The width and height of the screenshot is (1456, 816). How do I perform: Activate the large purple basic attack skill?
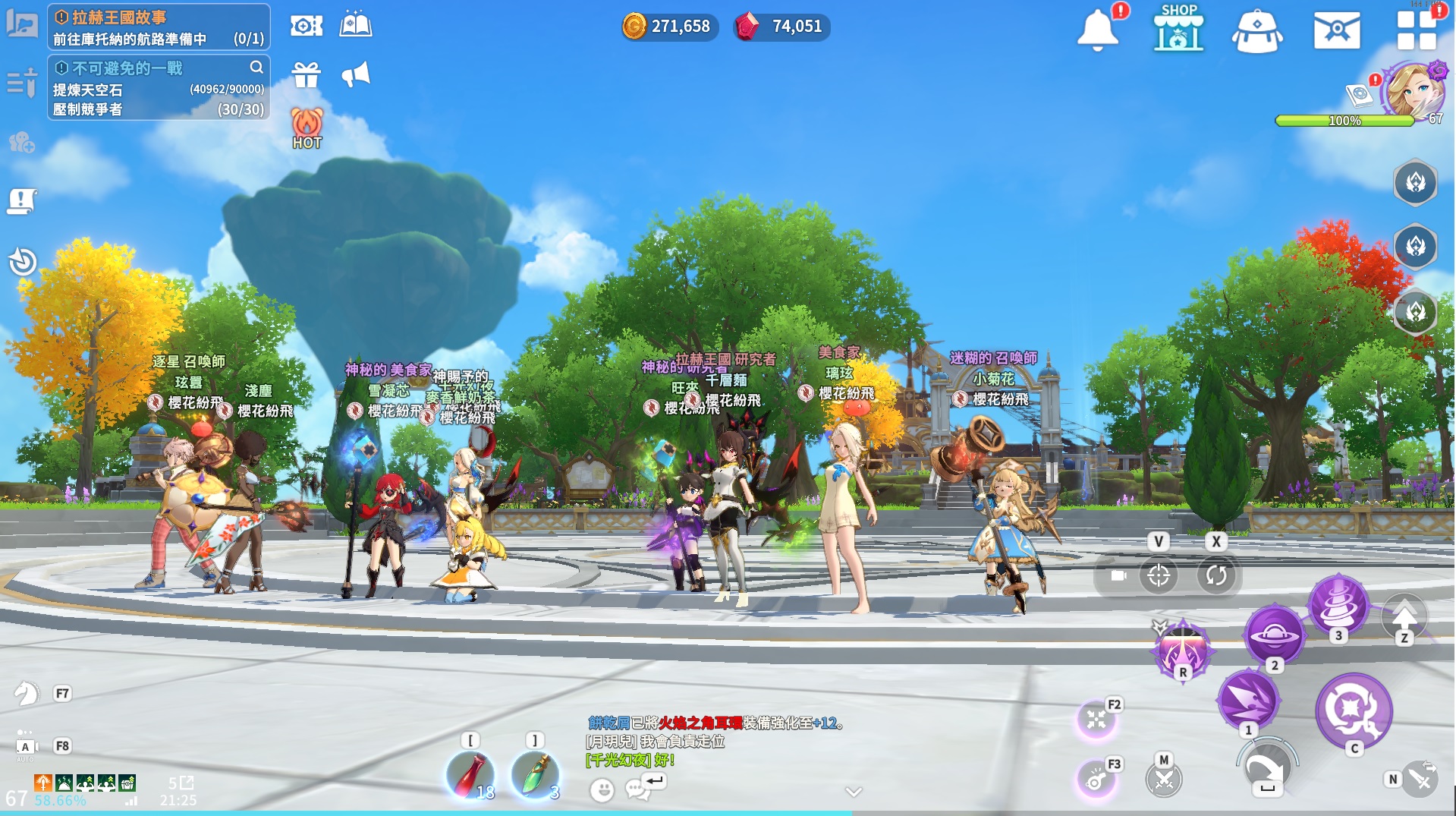click(x=1354, y=710)
